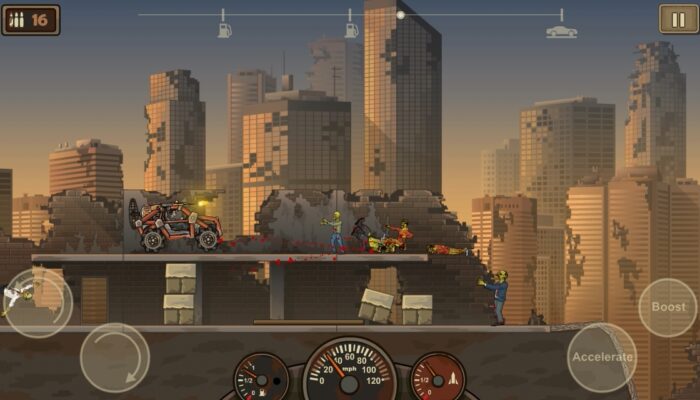This screenshot has width=700, height=400.
Task: Tilt the car clockwise with the rotate button
Action: tap(115, 357)
